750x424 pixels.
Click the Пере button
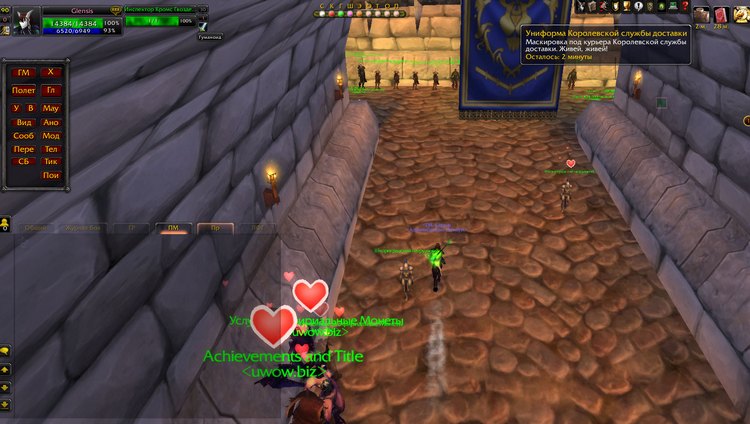pyautogui.click(x=23, y=149)
